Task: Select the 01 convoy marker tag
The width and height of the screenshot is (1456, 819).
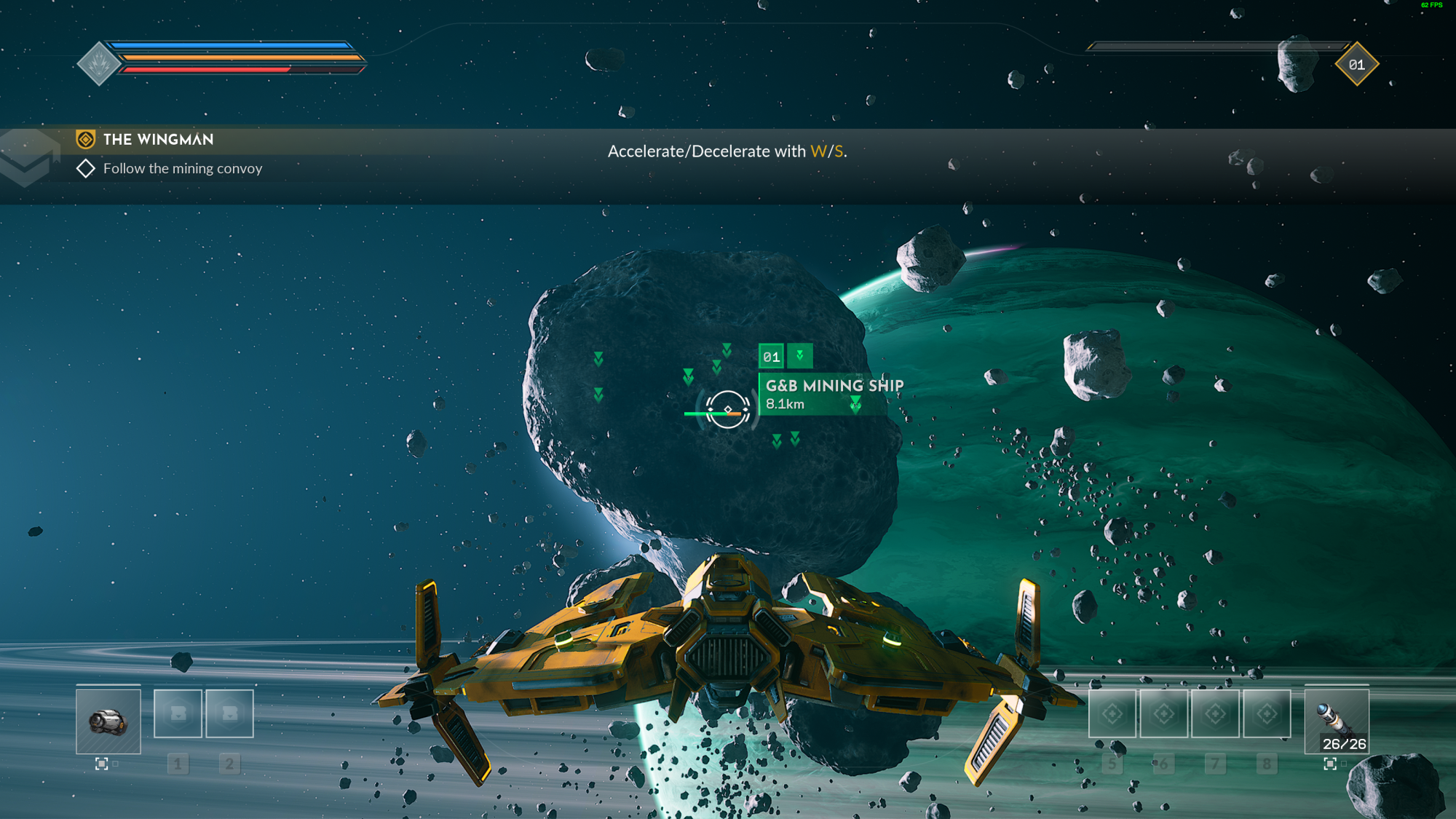Action: pos(771,357)
